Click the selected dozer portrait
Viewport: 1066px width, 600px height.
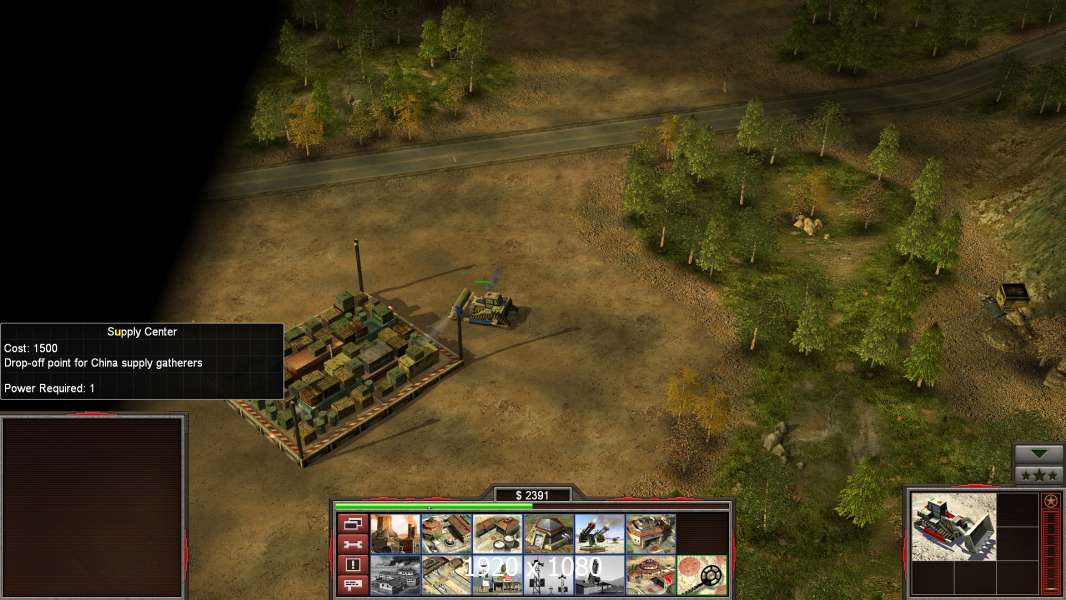coord(953,526)
